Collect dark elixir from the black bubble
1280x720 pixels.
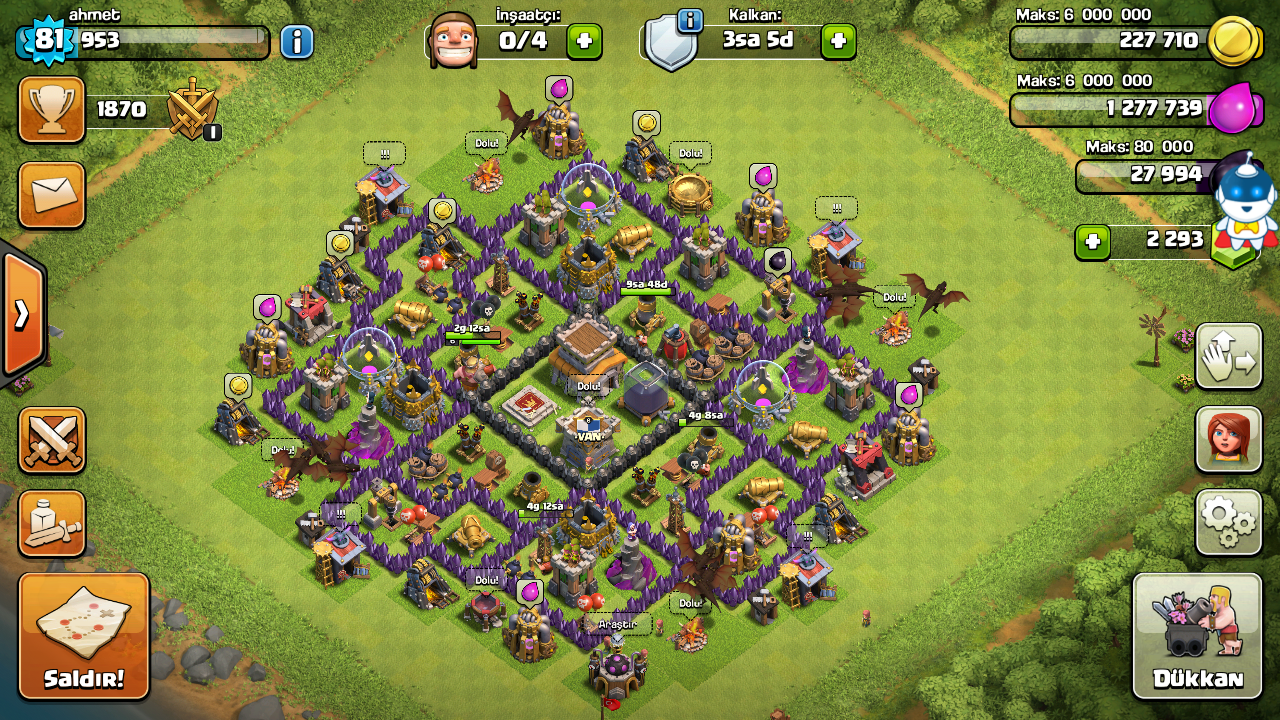pyautogui.click(x=778, y=262)
